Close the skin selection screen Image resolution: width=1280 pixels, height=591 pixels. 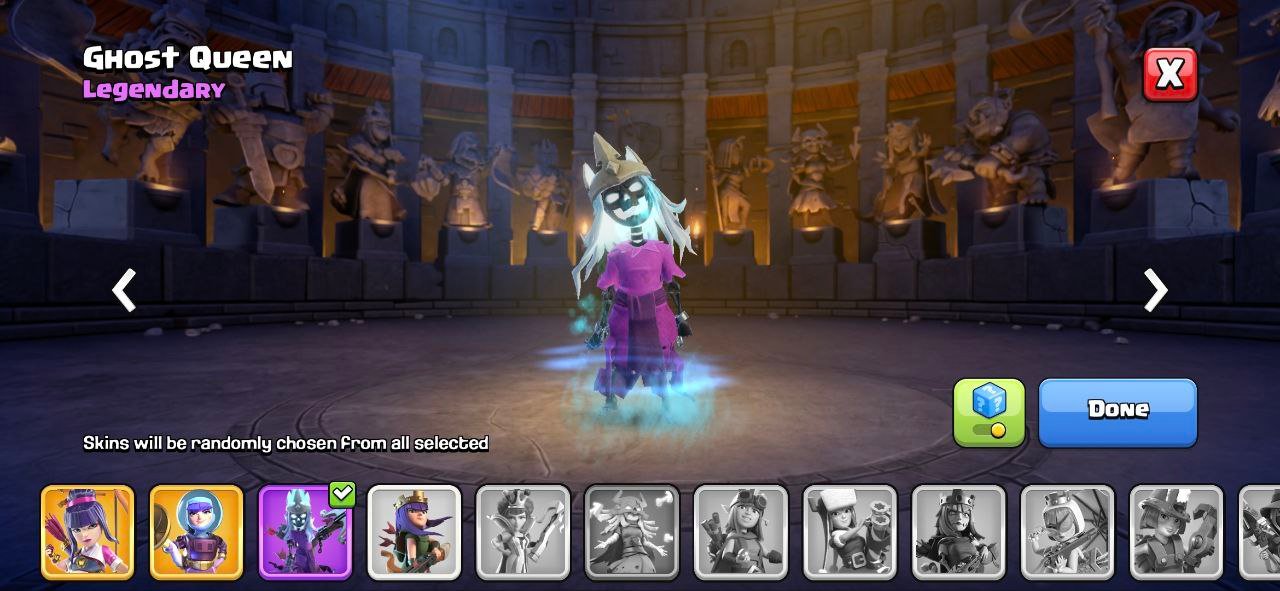tap(1169, 74)
